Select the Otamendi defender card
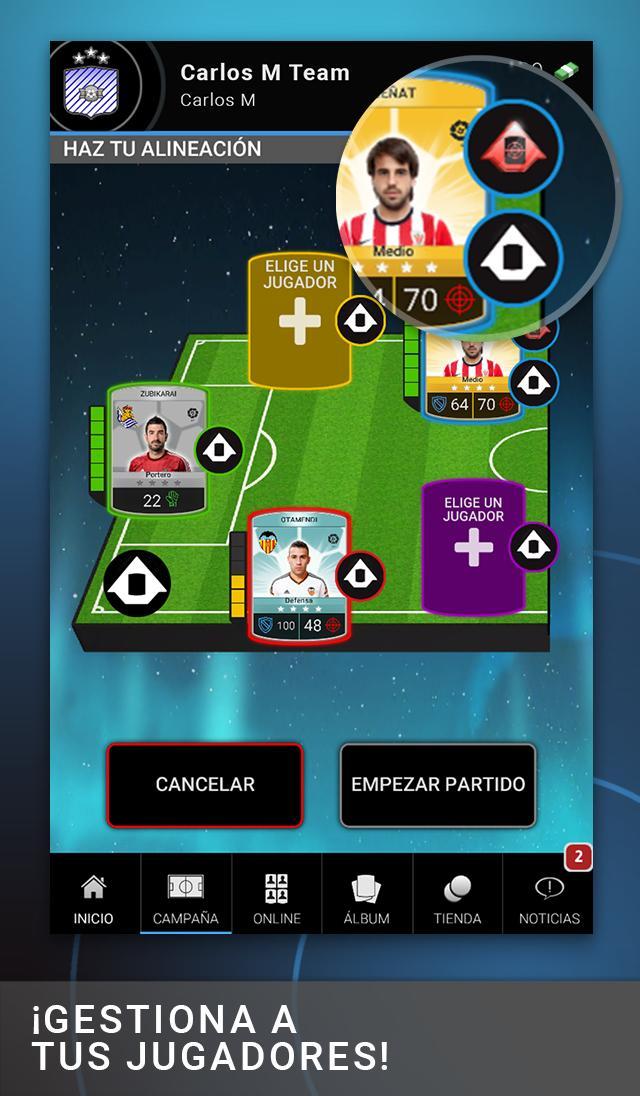Viewport: 640px width, 1096px height. 299,575
